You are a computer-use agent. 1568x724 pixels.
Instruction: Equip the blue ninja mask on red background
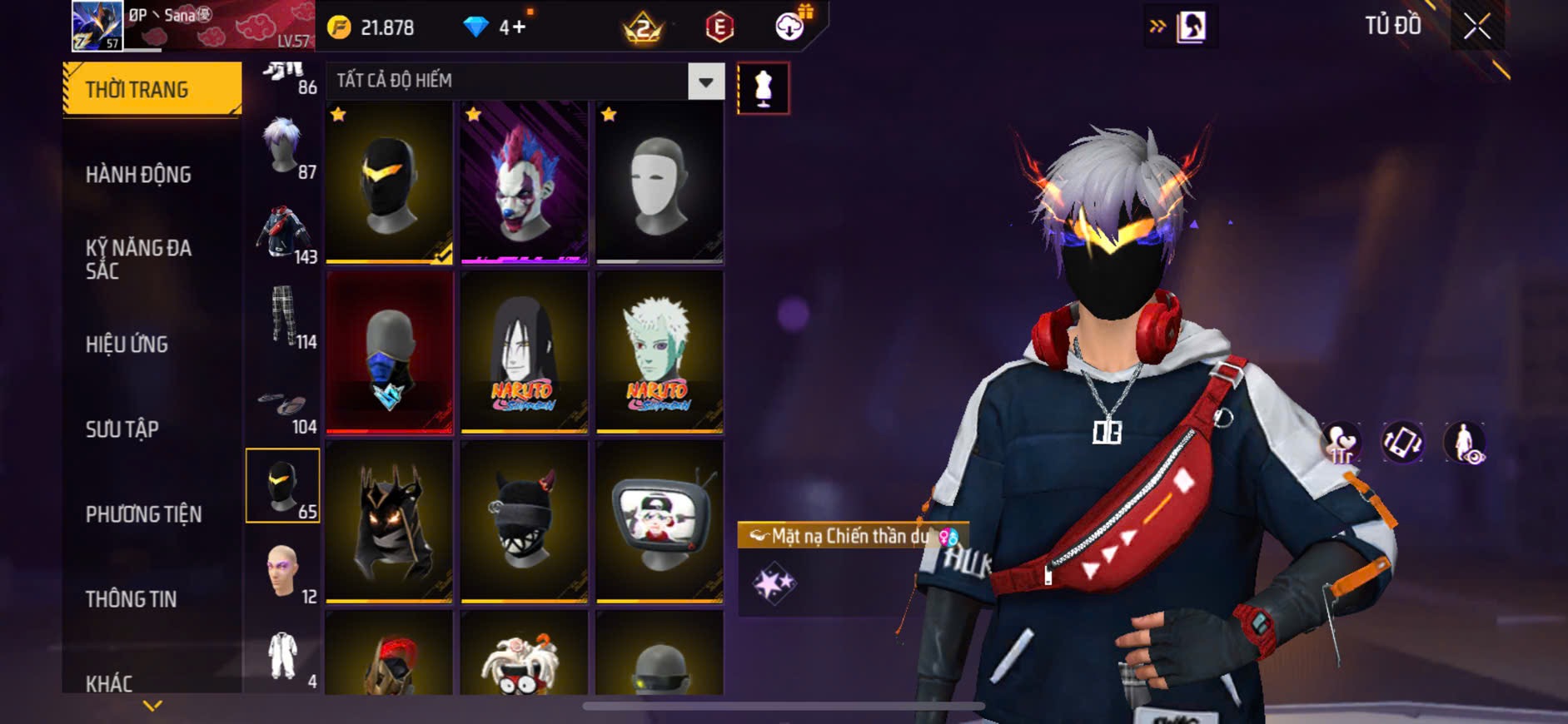click(x=389, y=352)
